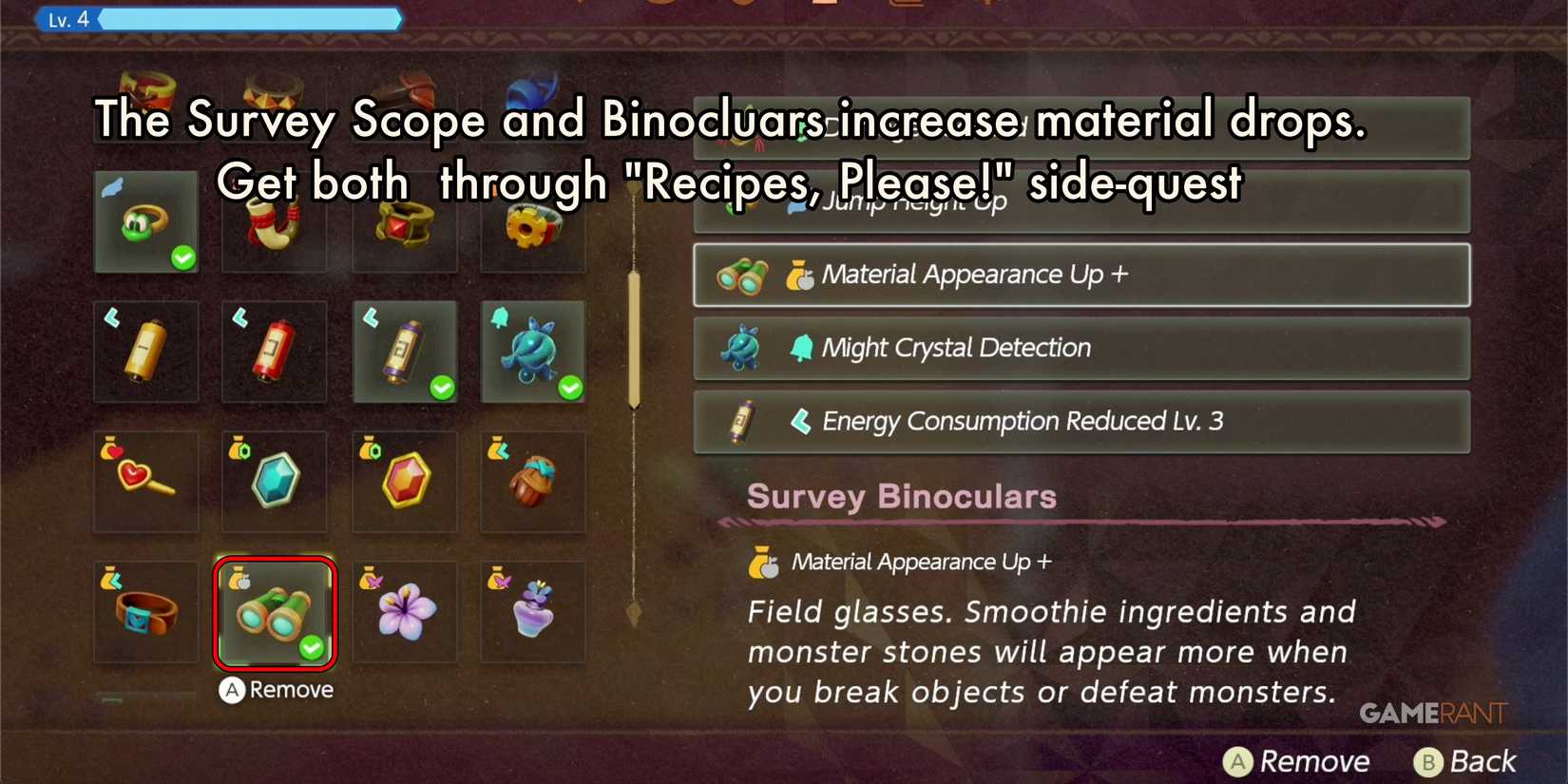Select the brown belt with blue buckle
The width and height of the screenshot is (1568, 784).
click(145, 613)
